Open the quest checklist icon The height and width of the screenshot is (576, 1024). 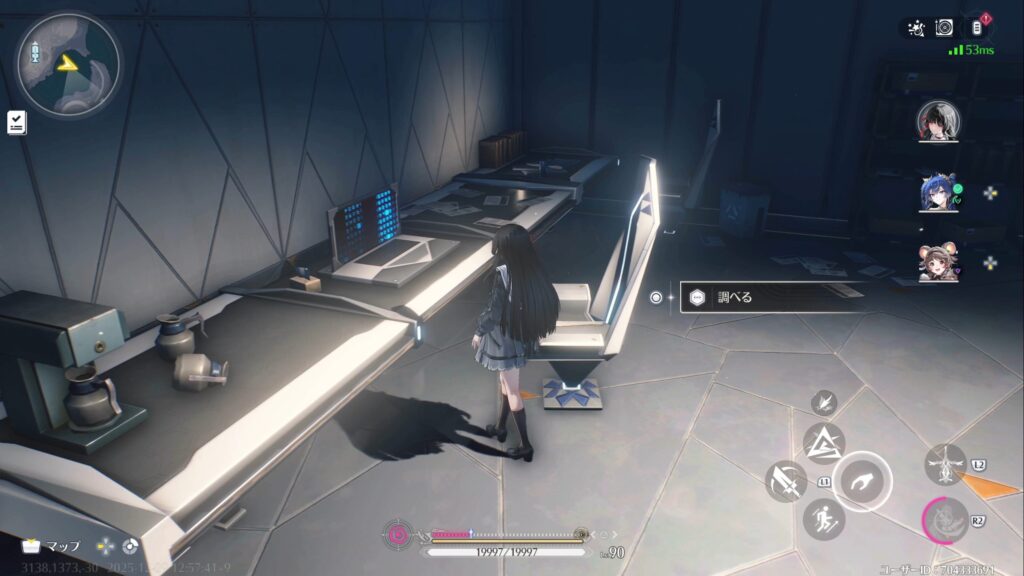[17, 122]
